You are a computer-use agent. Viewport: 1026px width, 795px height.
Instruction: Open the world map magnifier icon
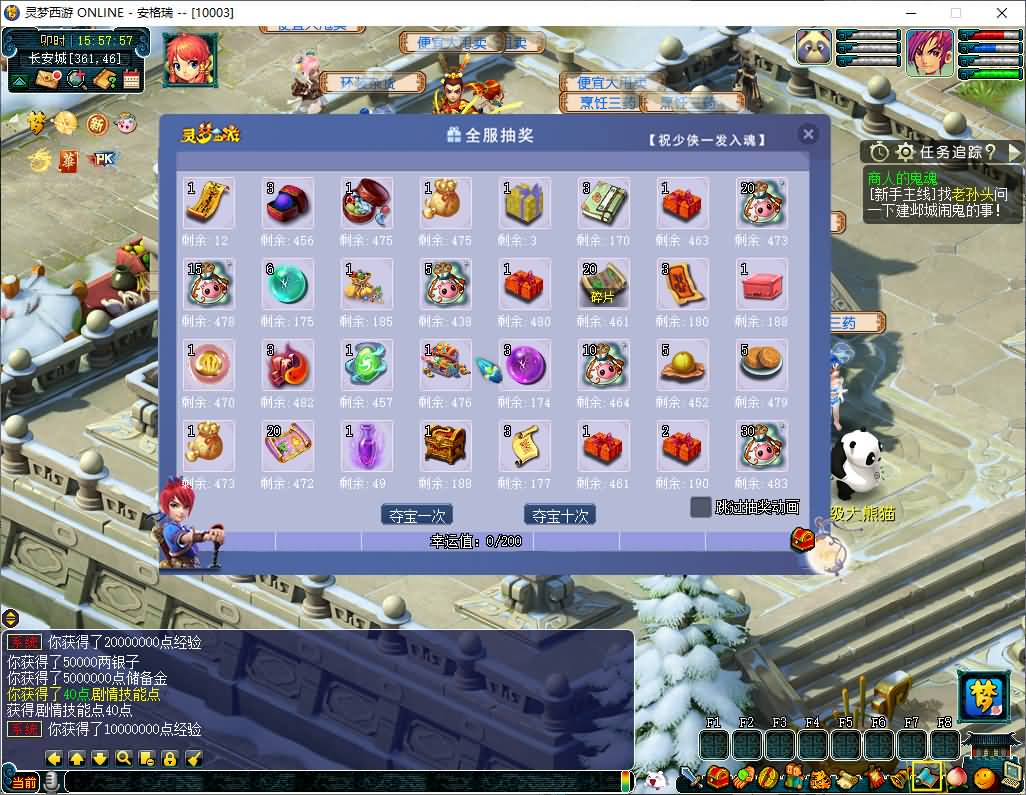[76, 80]
